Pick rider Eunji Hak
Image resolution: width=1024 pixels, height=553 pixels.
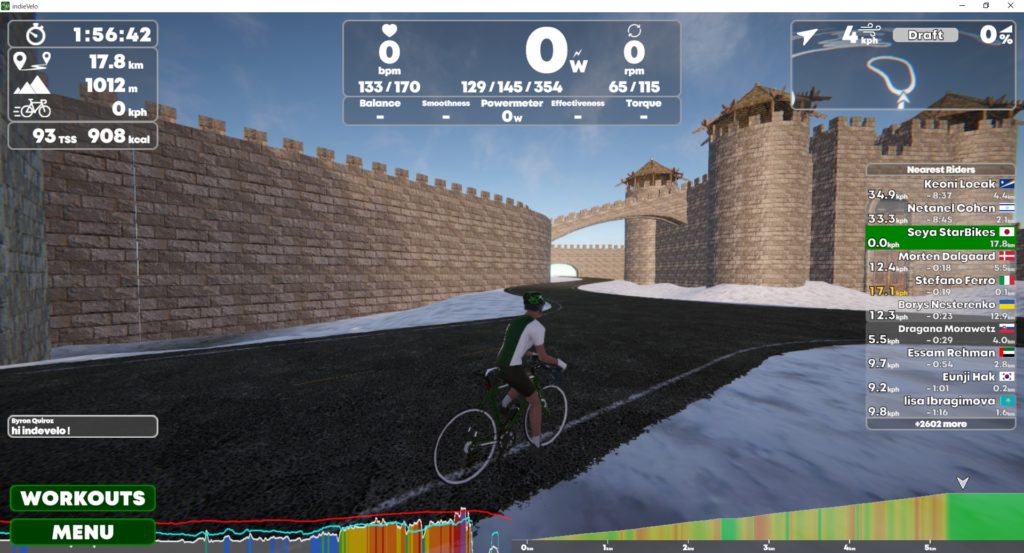[940, 382]
